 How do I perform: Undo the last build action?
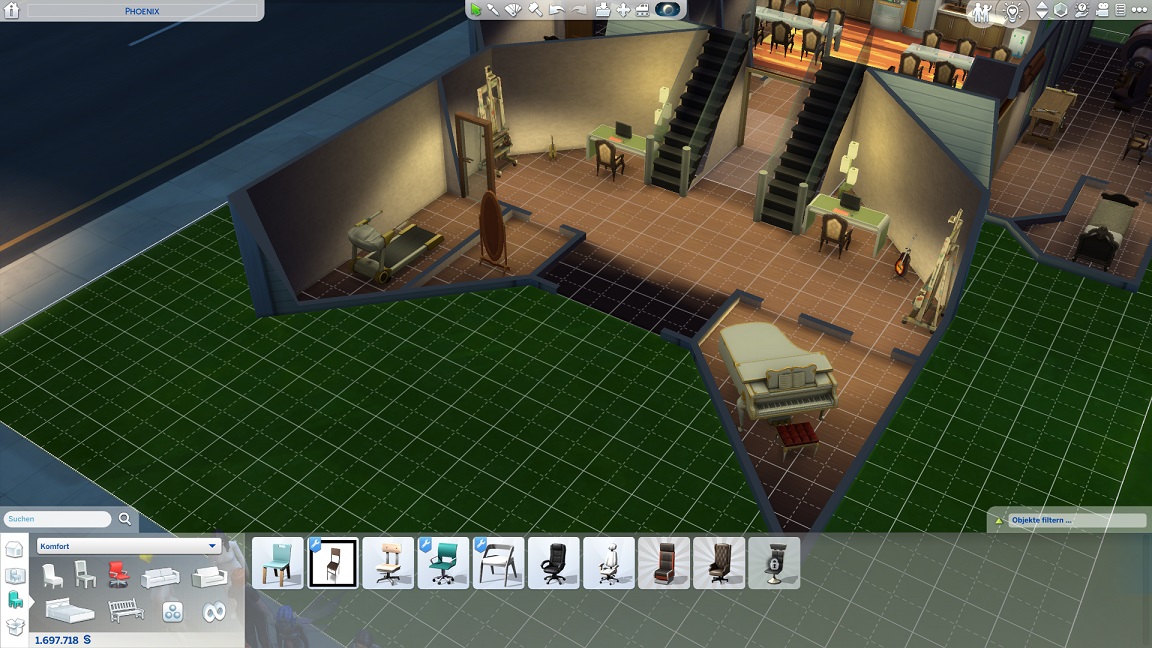point(557,10)
